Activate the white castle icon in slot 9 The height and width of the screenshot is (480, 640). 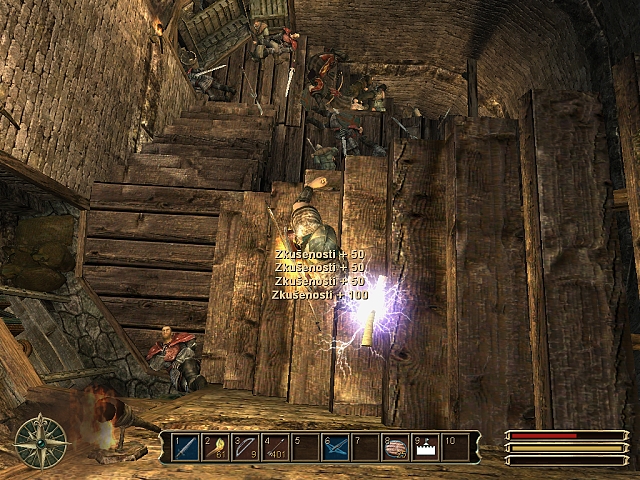tap(426, 447)
